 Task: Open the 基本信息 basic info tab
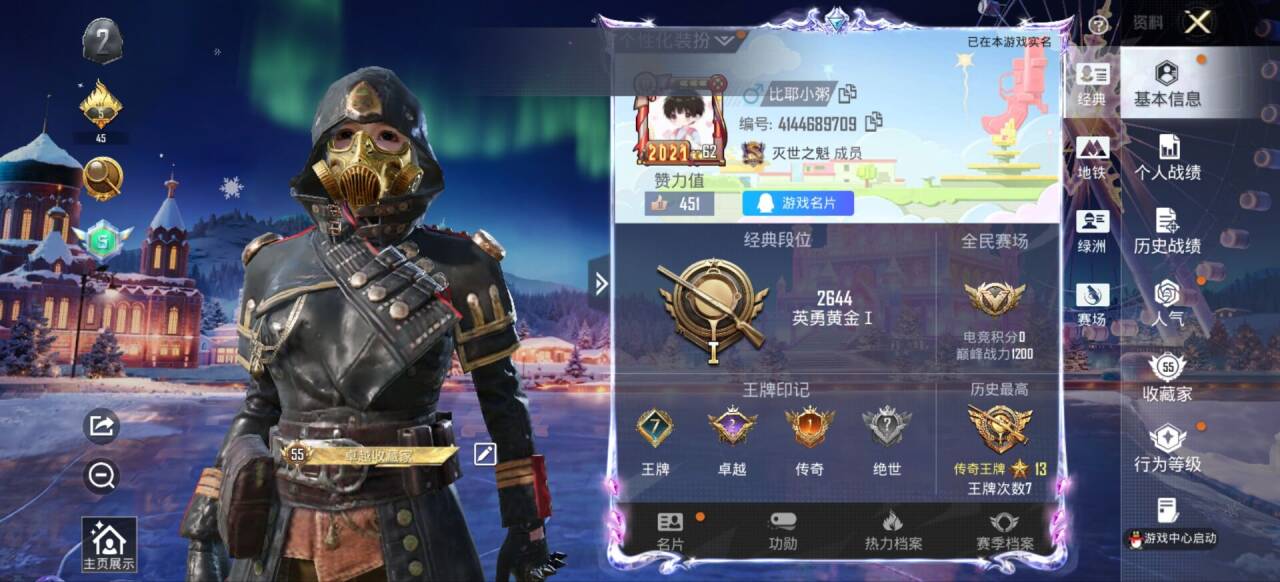(x=1167, y=84)
